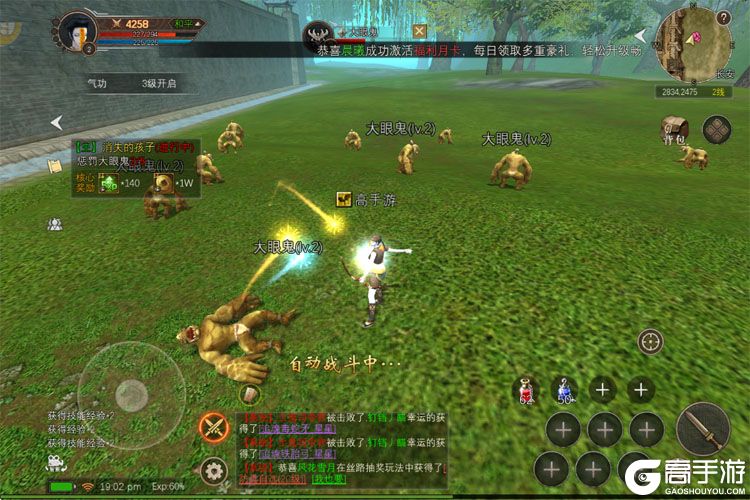Collapse the minimap with the arrow
The height and width of the screenshot is (500, 750).
point(640,36)
